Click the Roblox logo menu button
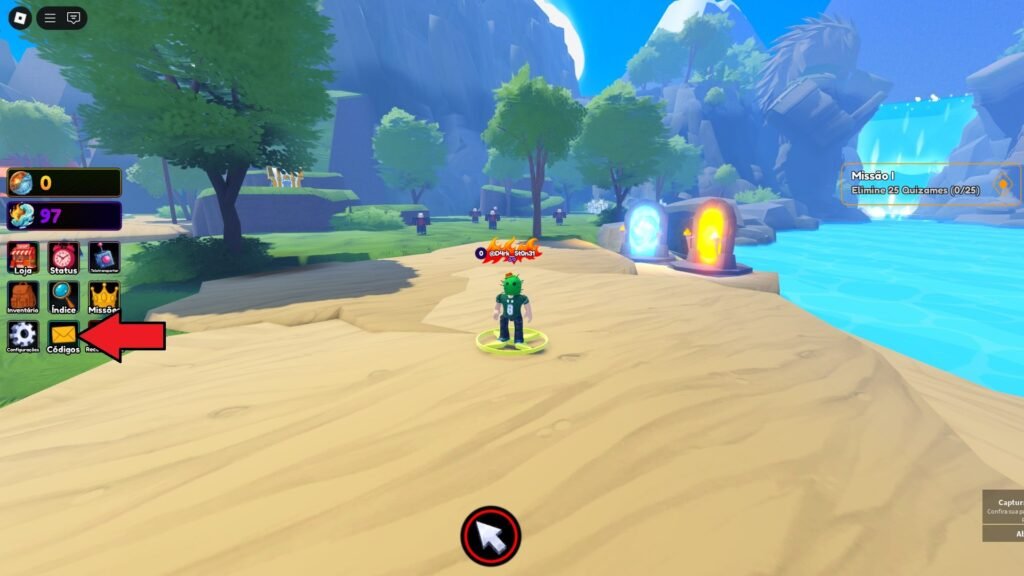The height and width of the screenshot is (576, 1024). [x=20, y=18]
